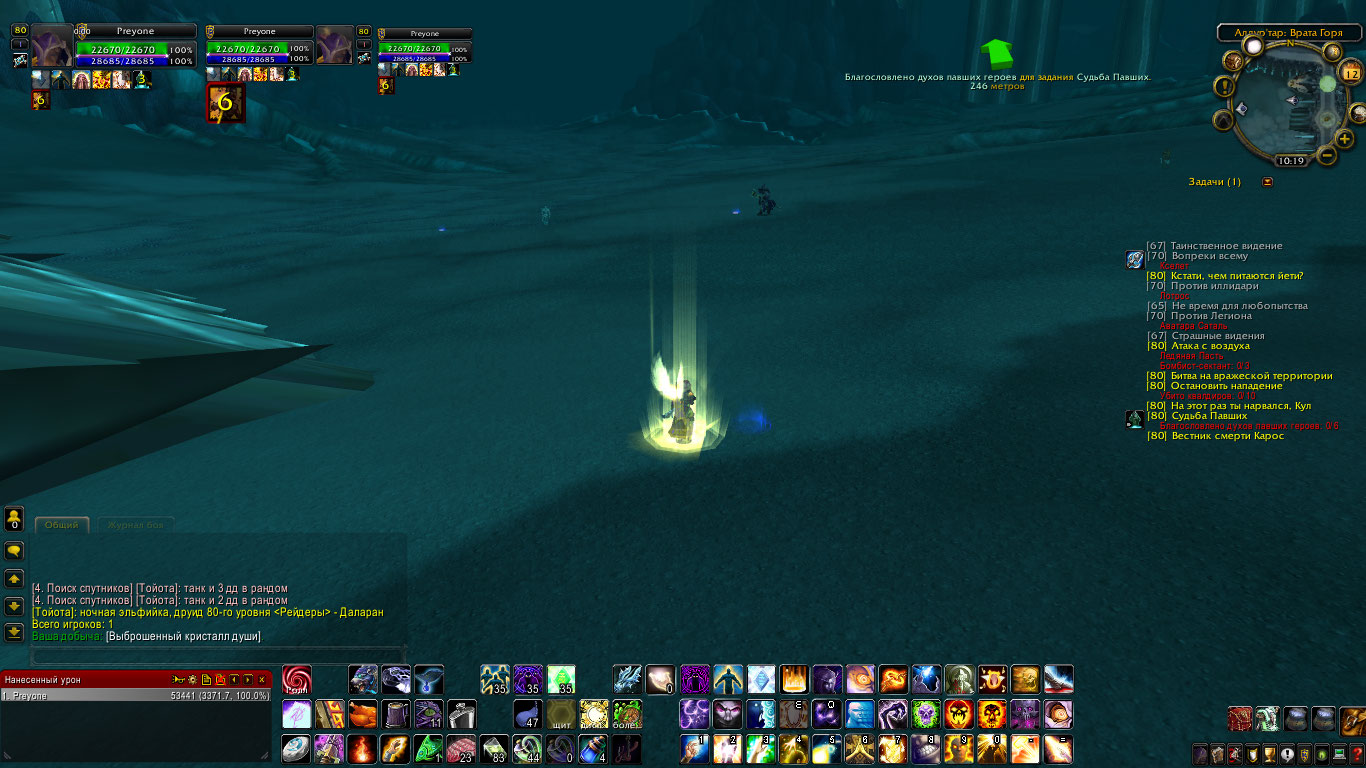1366x768 pixels.
Task: Click the minimap clock showing 10:19
Action: point(1290,160)
